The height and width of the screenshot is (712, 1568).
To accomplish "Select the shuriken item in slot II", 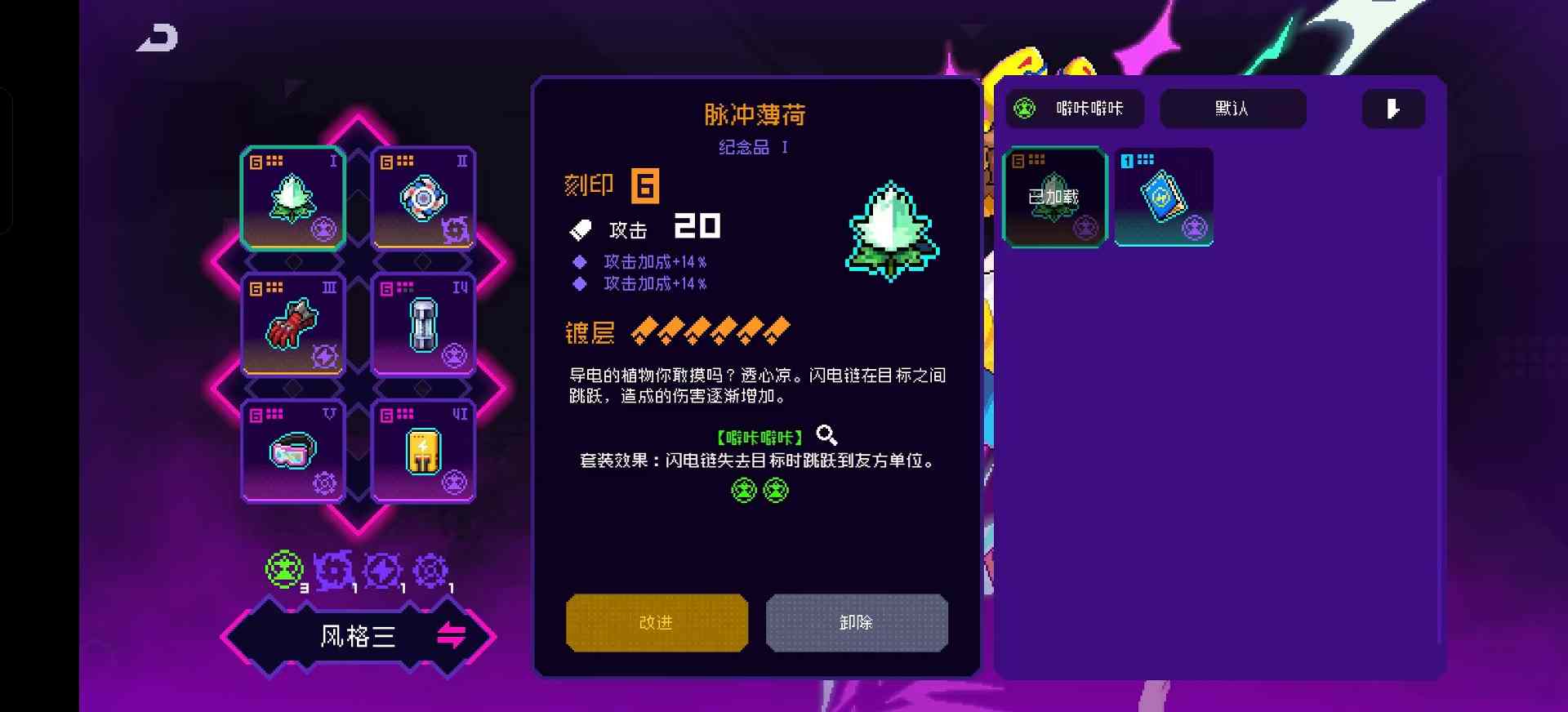I will (423, 198).
